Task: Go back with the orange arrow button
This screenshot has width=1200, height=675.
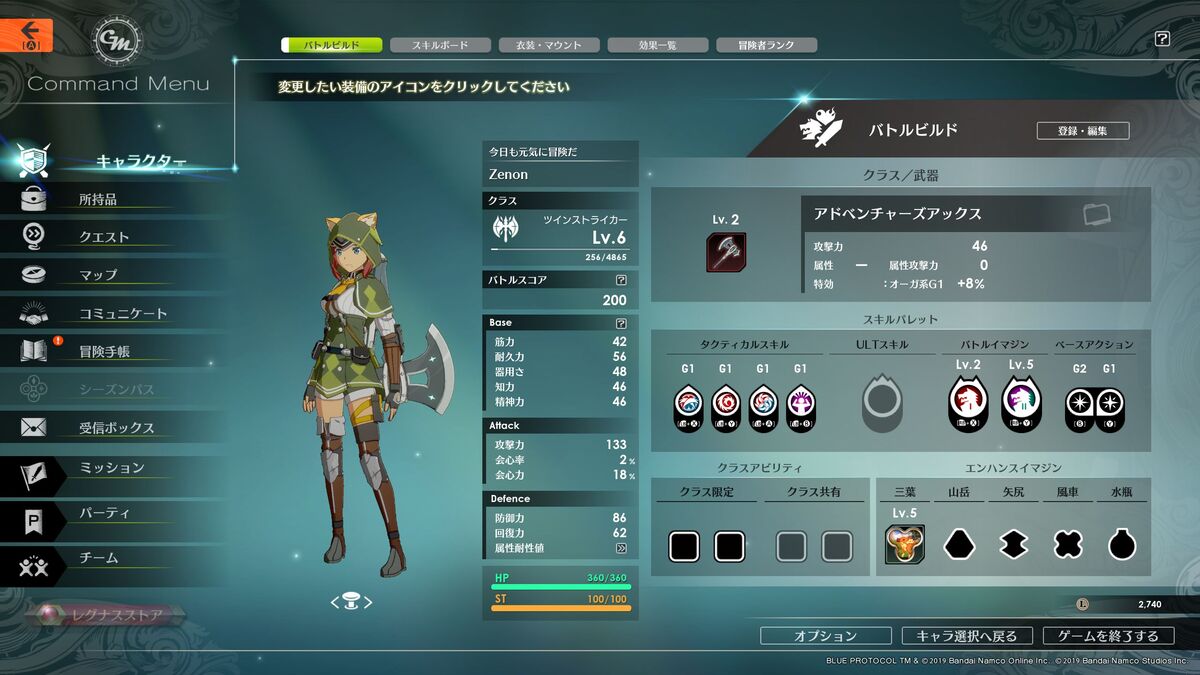Action: [26, 35]
